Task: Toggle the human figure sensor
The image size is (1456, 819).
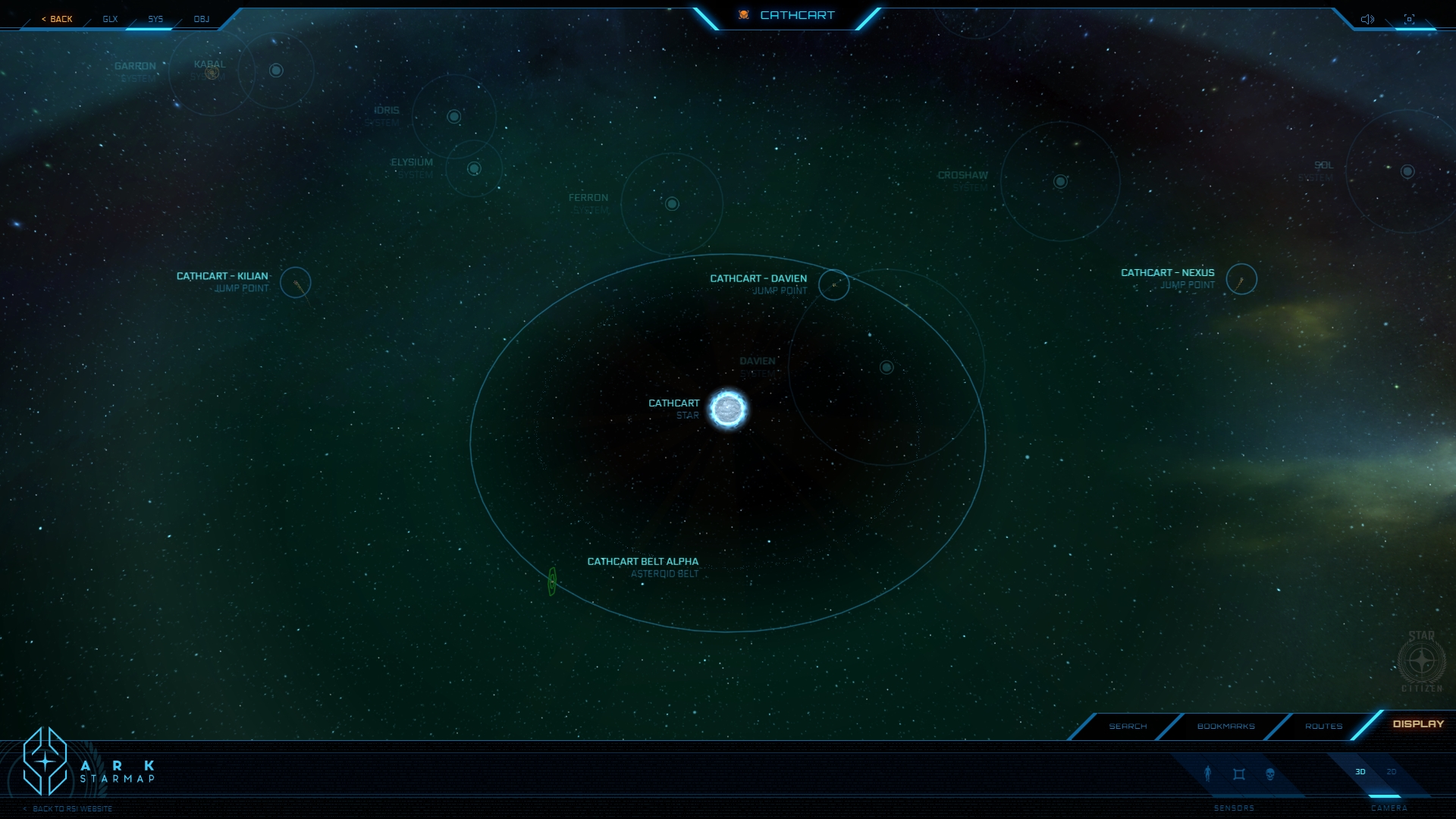Action: coord(1208,773)
